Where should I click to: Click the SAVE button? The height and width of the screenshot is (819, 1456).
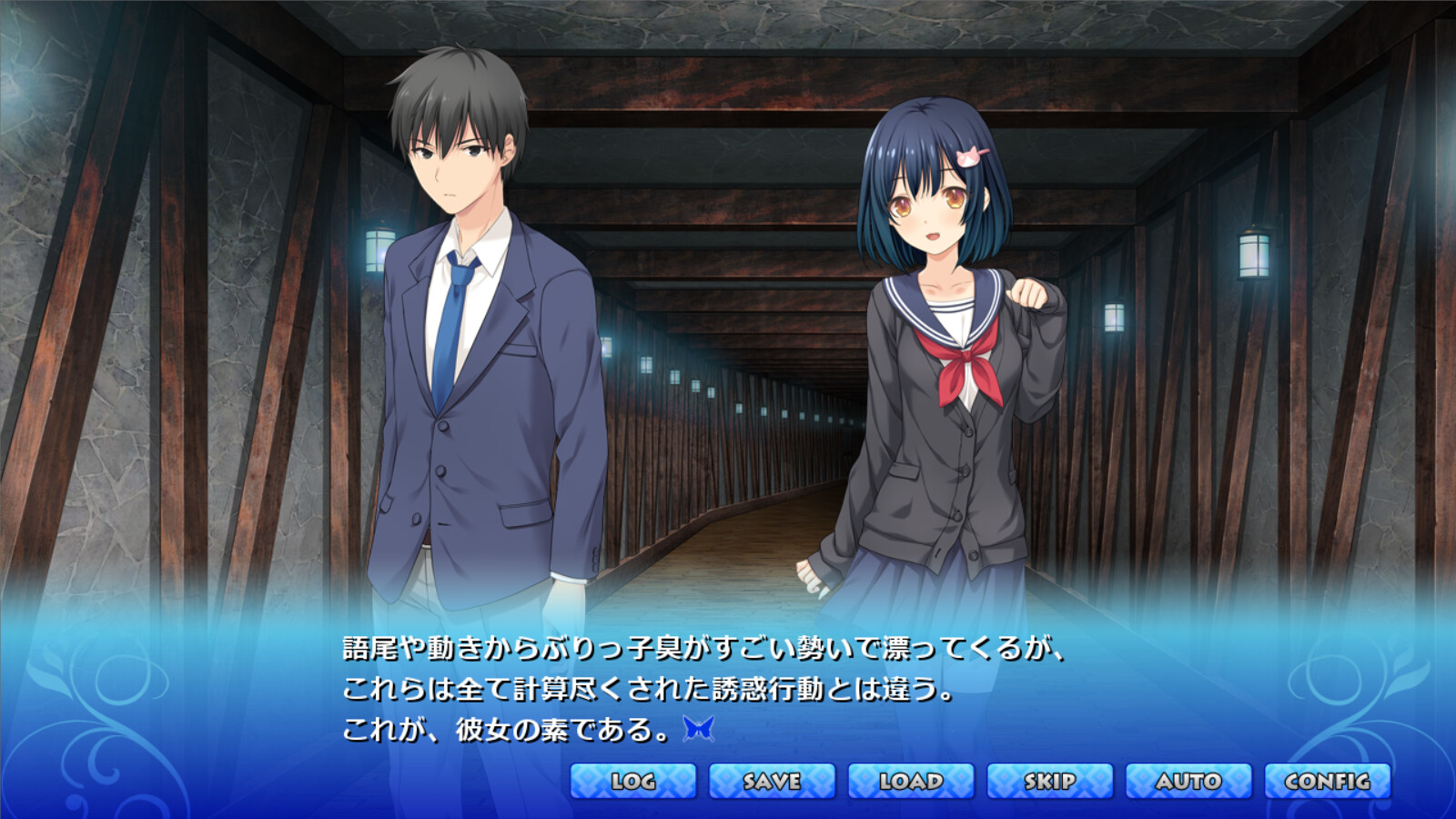point(772,781)
